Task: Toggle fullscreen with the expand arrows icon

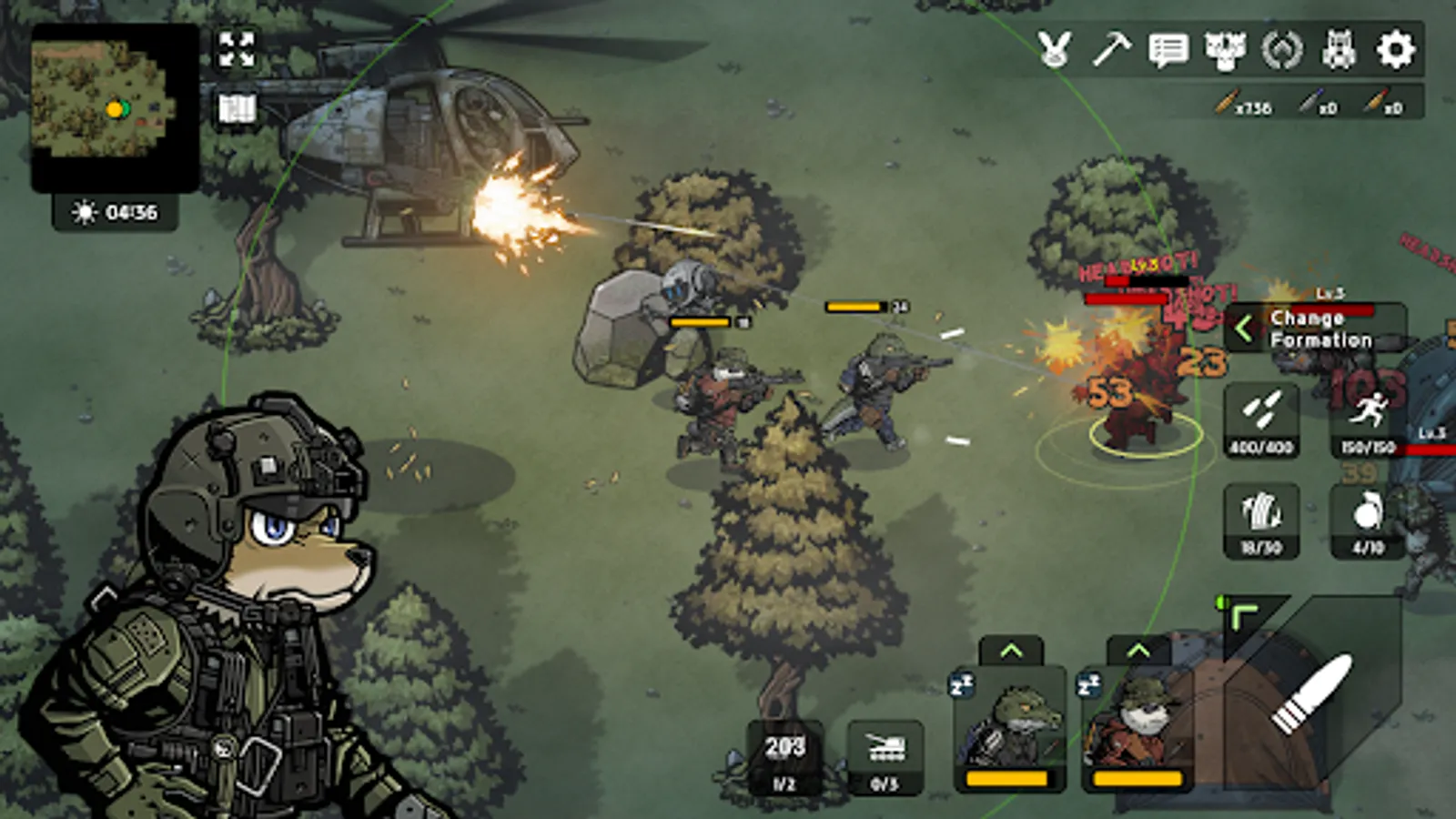Action: pyautogui.click(x=237, y=49)
